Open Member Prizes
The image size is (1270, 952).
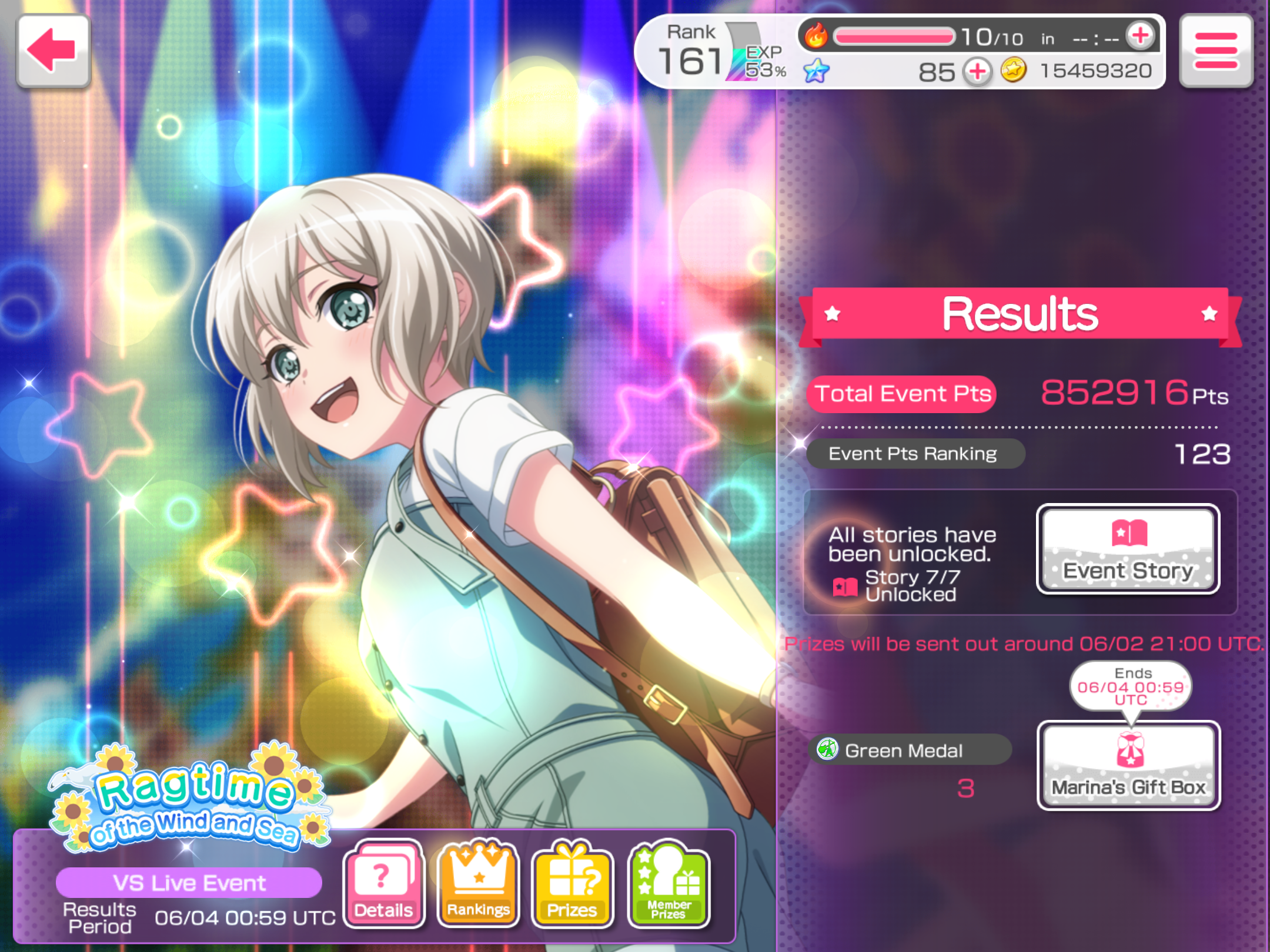click(669, 883)
